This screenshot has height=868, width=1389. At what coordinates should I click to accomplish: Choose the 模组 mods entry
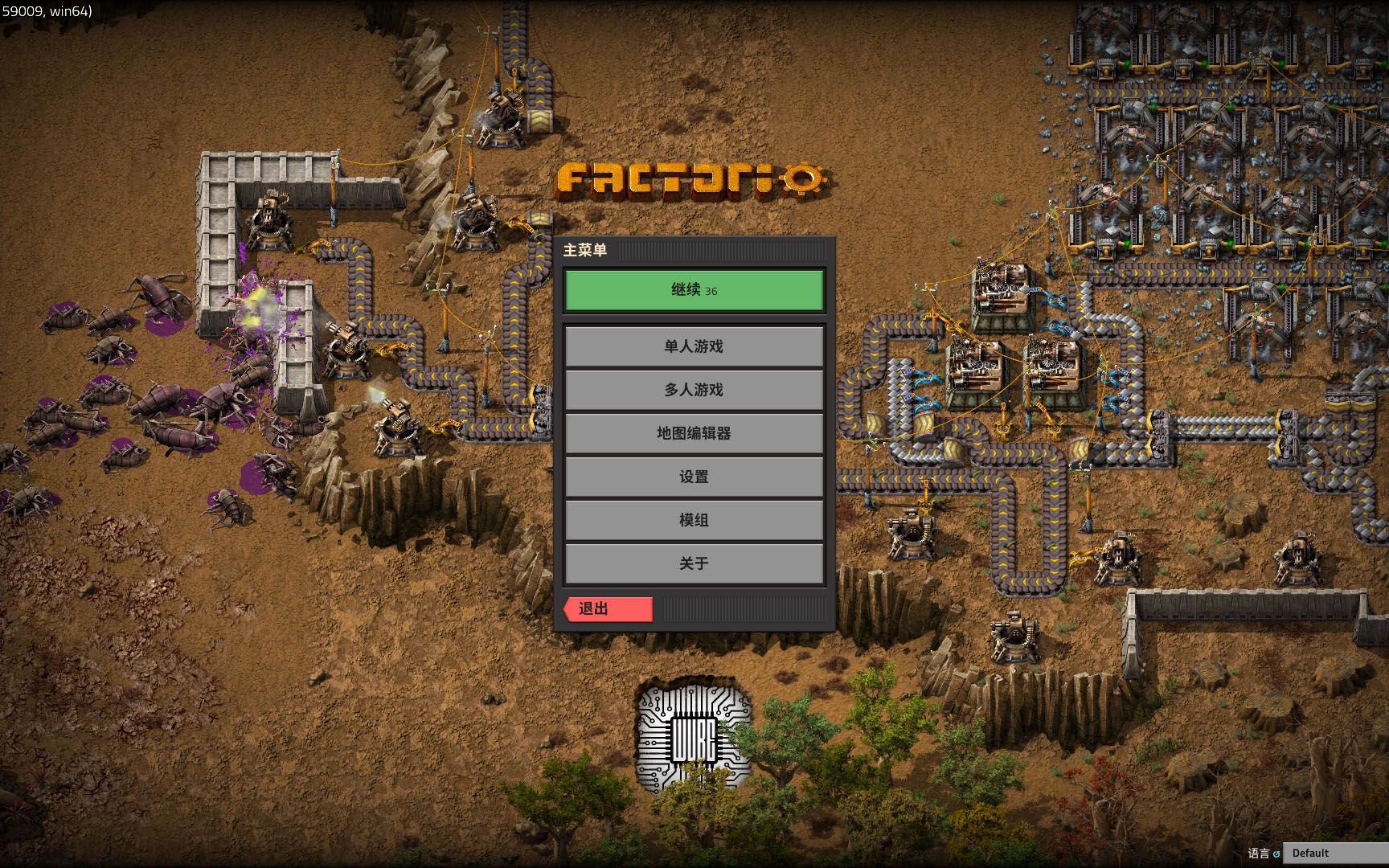pyautogui.click(x=694, y=520)
